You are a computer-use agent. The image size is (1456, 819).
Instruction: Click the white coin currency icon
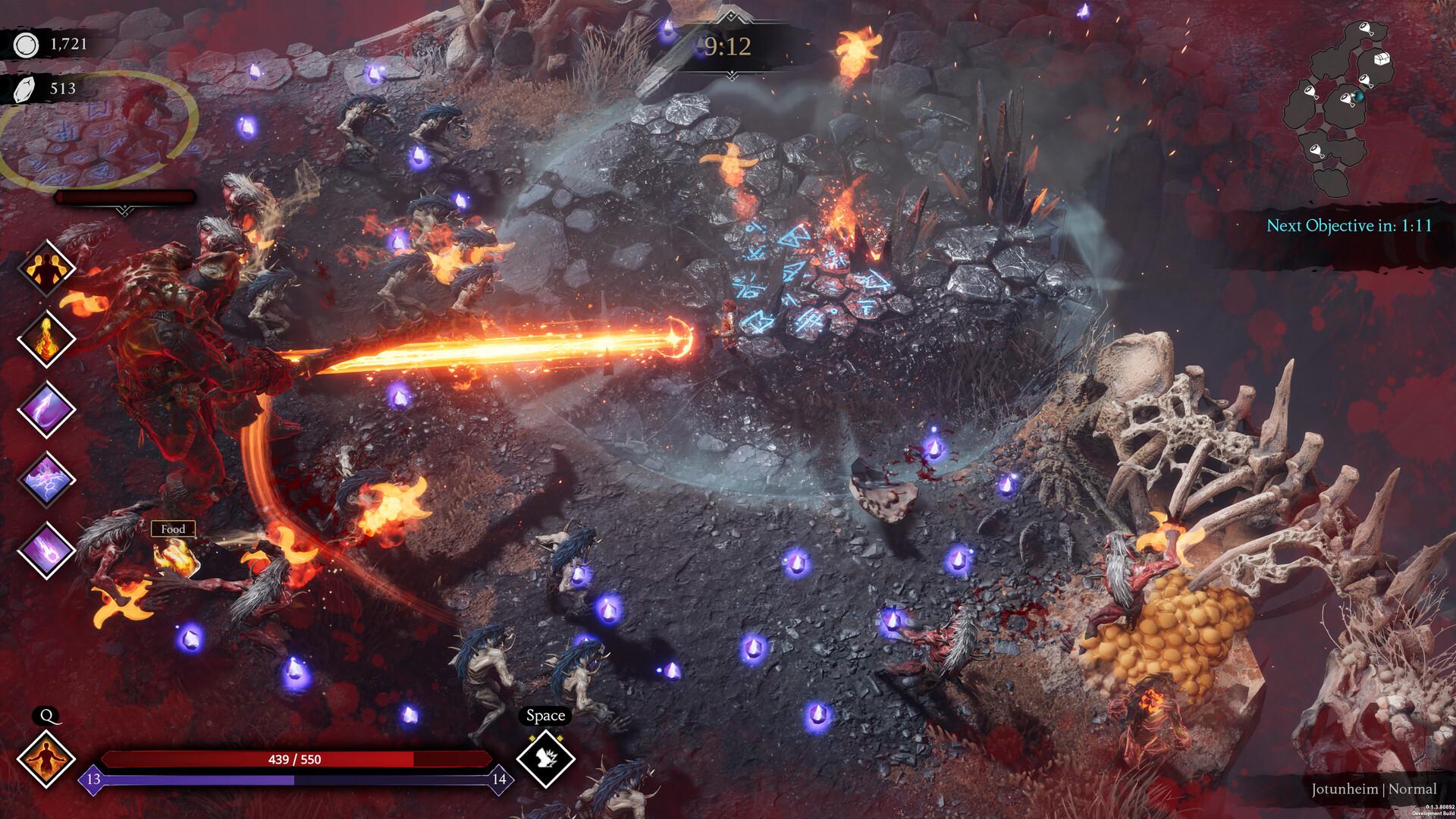point(25,45)
